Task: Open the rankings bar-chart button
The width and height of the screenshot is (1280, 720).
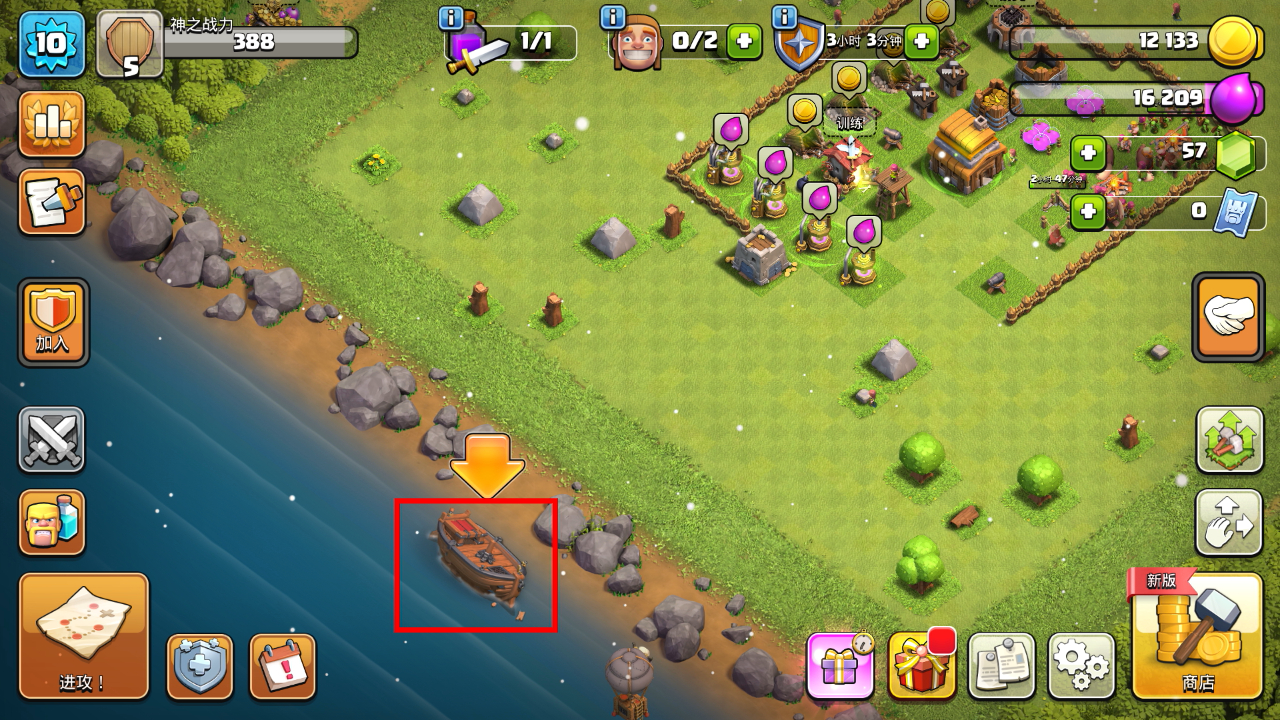Action: click(52, 124)
